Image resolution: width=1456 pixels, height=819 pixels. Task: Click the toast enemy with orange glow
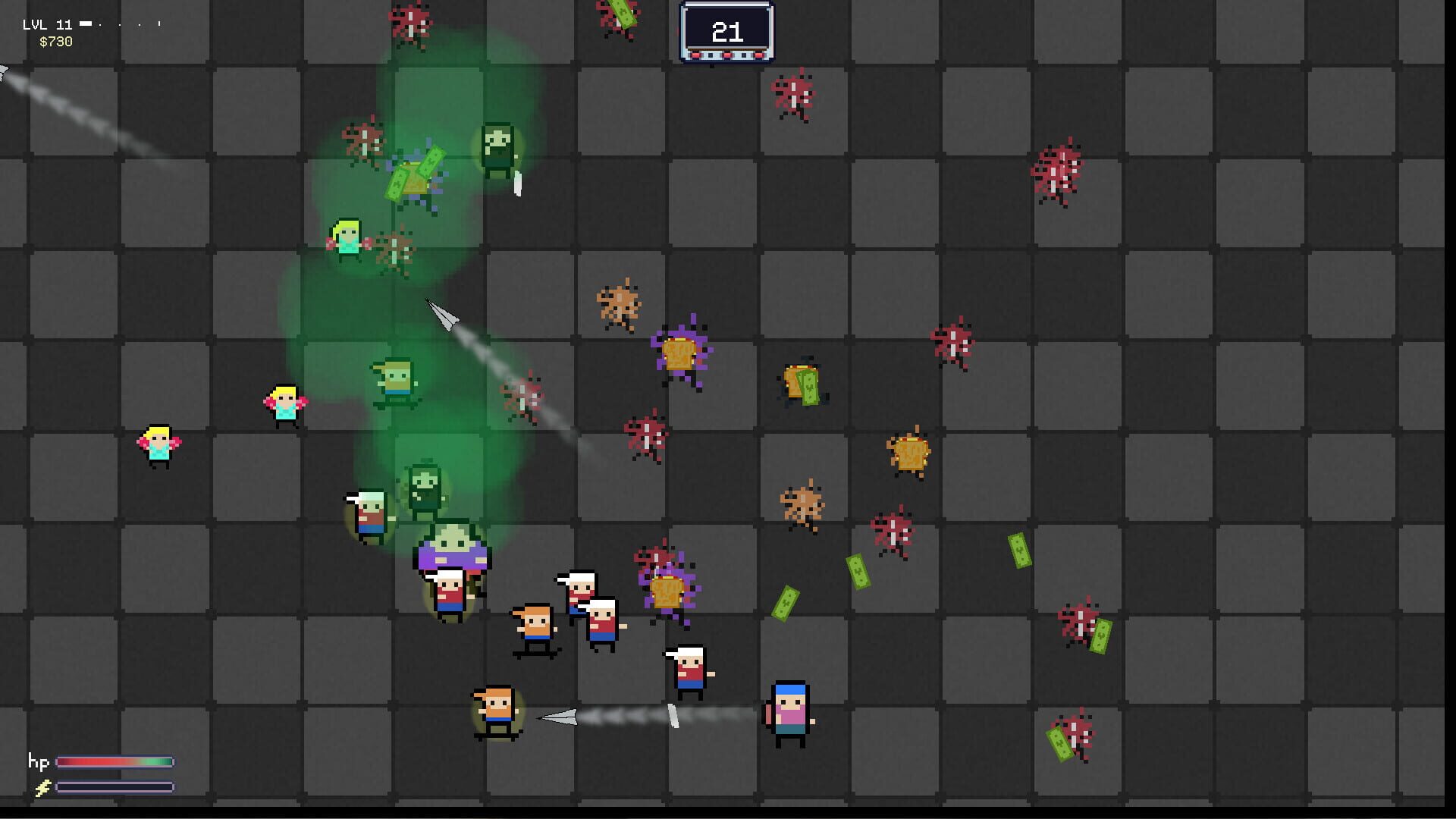coord(911,453)
